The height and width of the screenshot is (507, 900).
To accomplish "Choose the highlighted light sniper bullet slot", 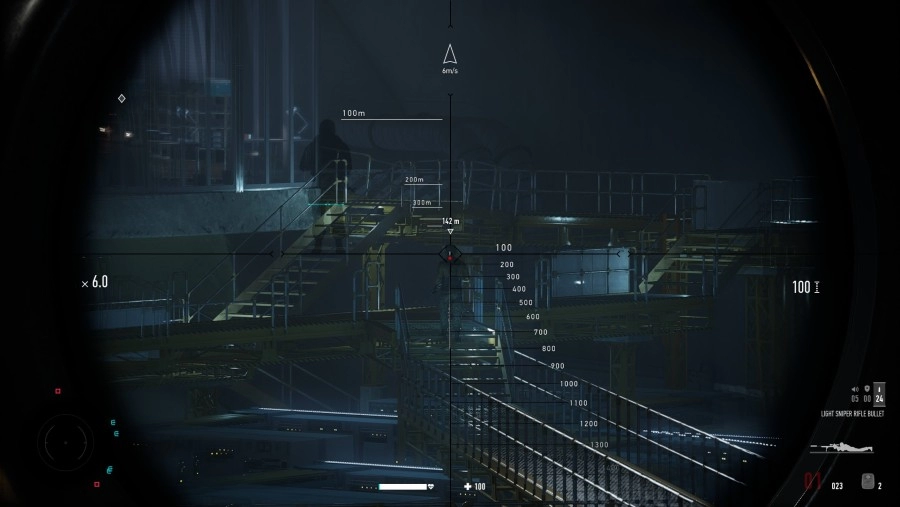I will click(879, 393).
